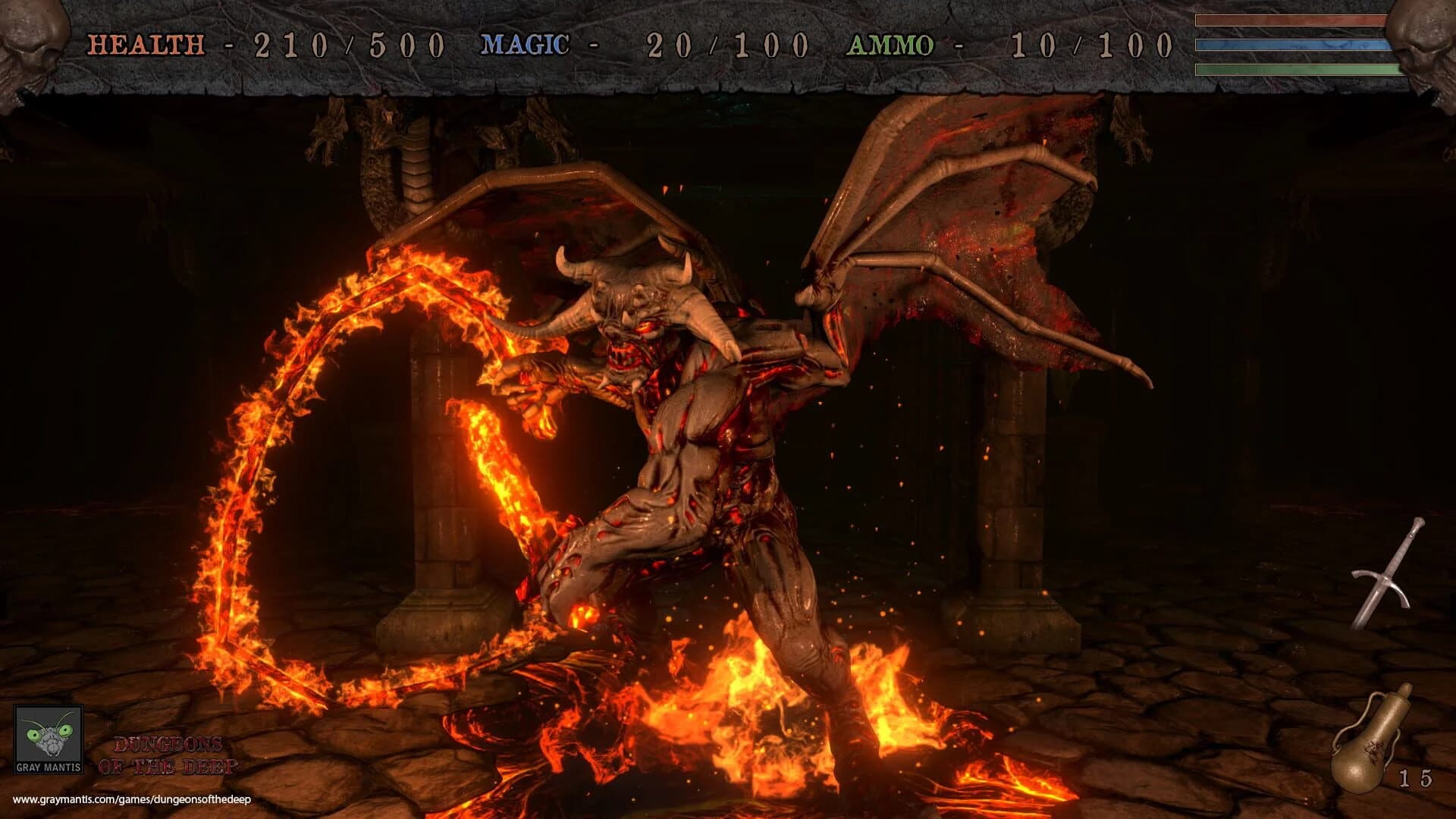Click the DUNGEONS OF THE DEEP title
This screenshot has height=819, width=1456.
click(x=171, y=753)
